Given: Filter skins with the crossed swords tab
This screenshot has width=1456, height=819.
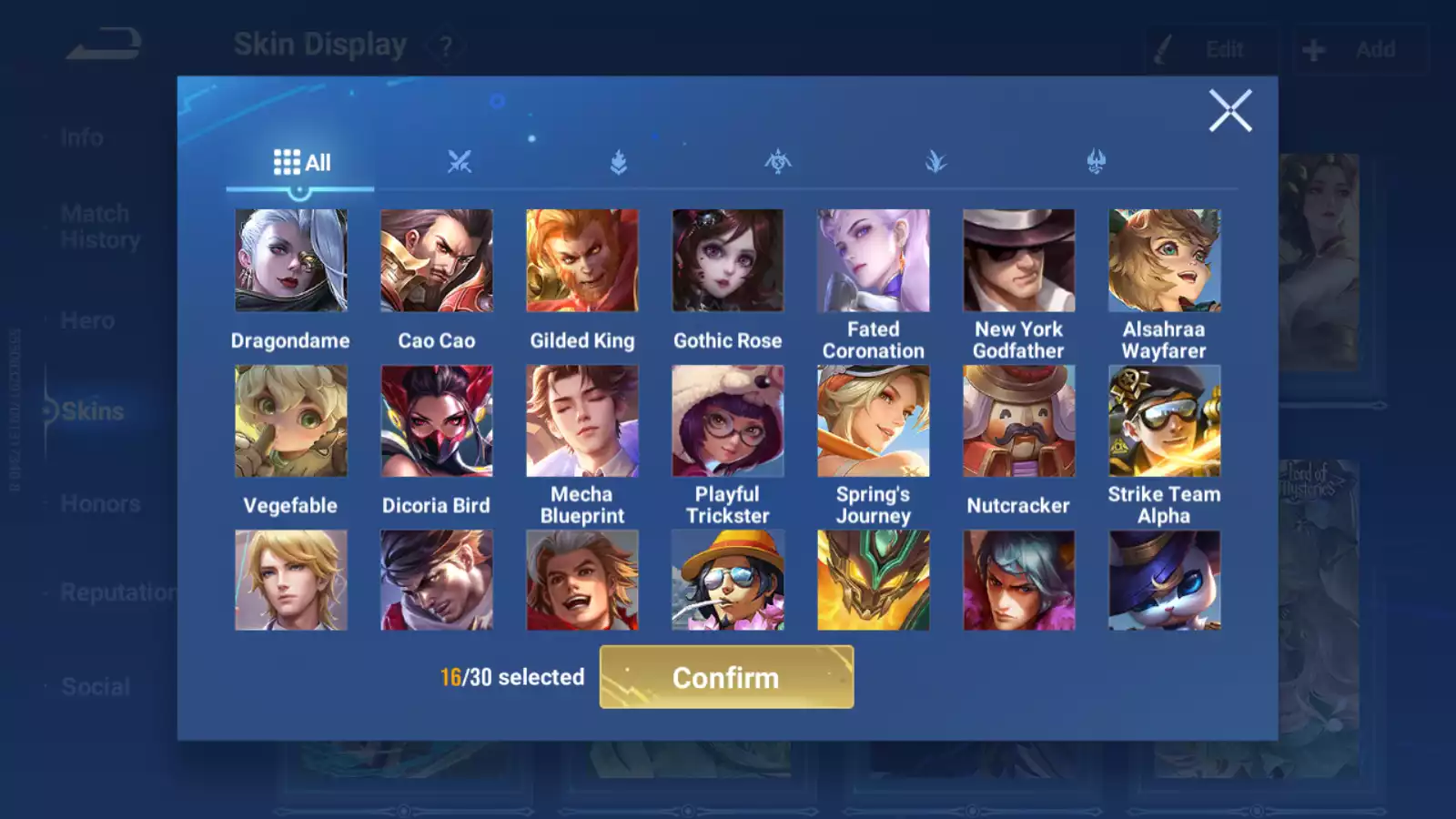Looking at the screenshot, I should 460,163.
